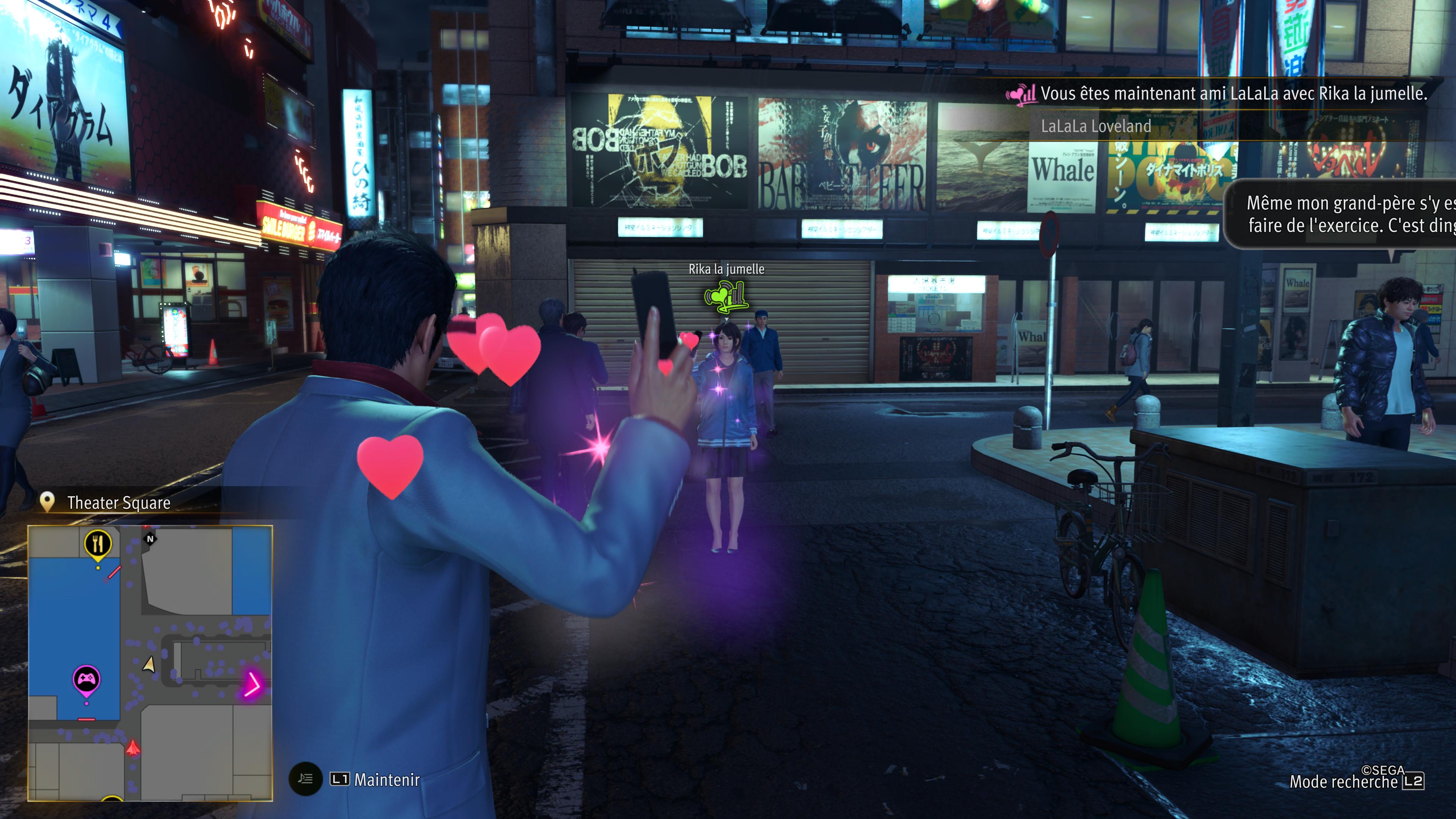Click the green LaLaLa heart icon above Rika
The height and width of the screenshot is (819, 1456).
click(x=726, y=296)
